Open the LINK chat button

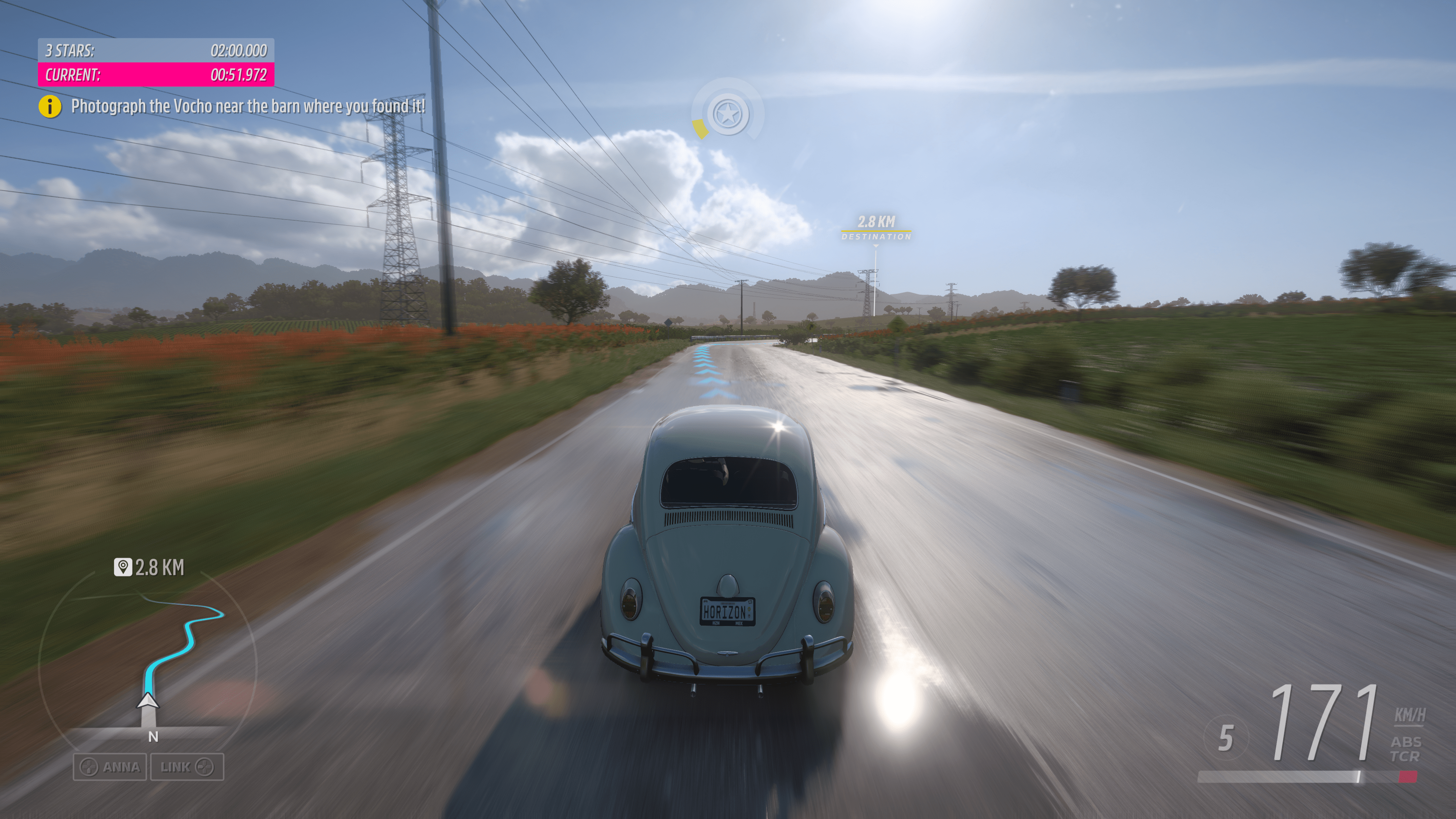[x=187, y=767]
